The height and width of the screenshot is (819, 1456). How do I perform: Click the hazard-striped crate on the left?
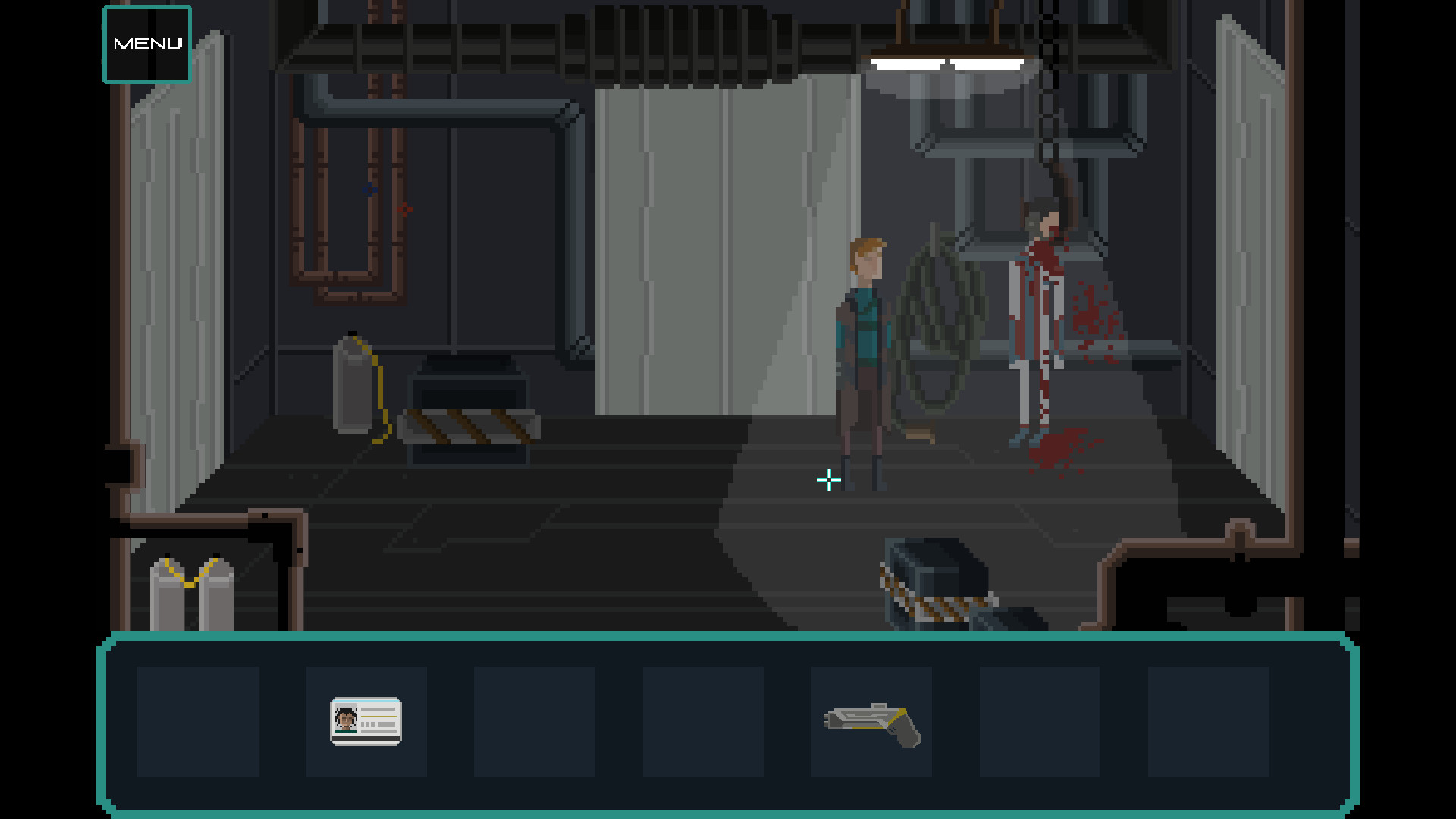pos(470,425)
